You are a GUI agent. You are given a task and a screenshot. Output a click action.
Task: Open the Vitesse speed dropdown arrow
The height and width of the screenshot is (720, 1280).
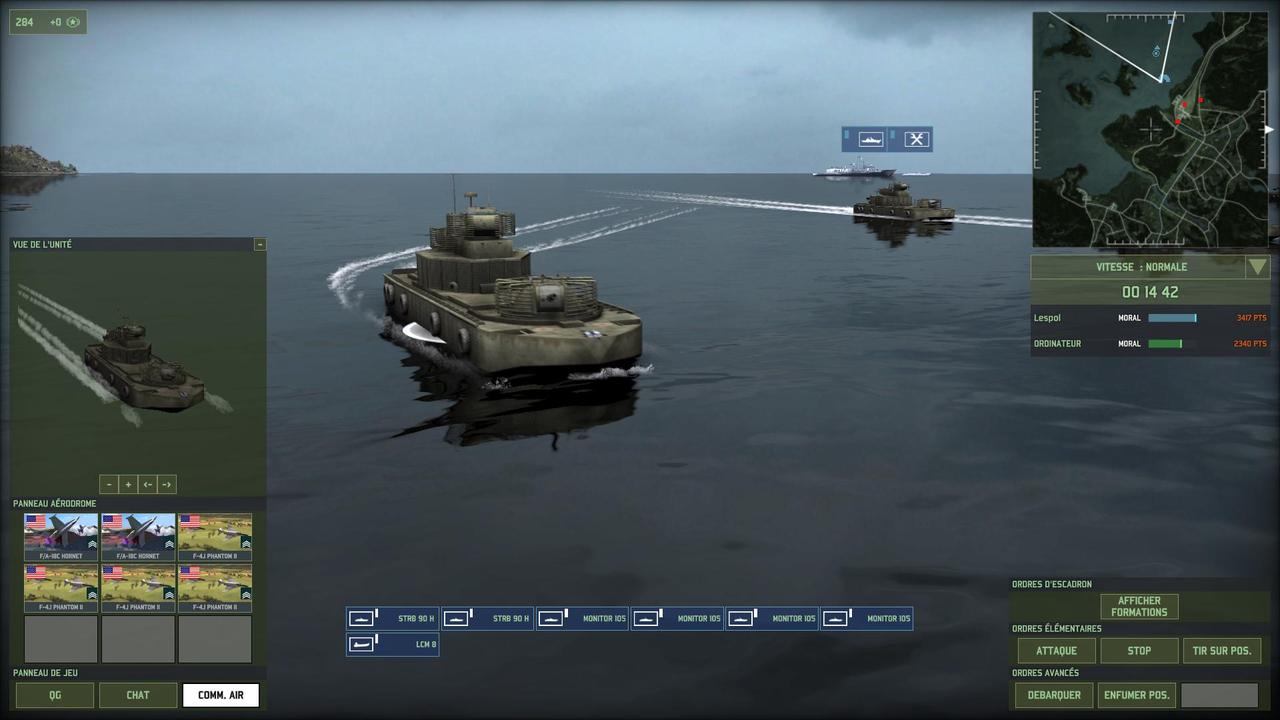coord(1257,267)
